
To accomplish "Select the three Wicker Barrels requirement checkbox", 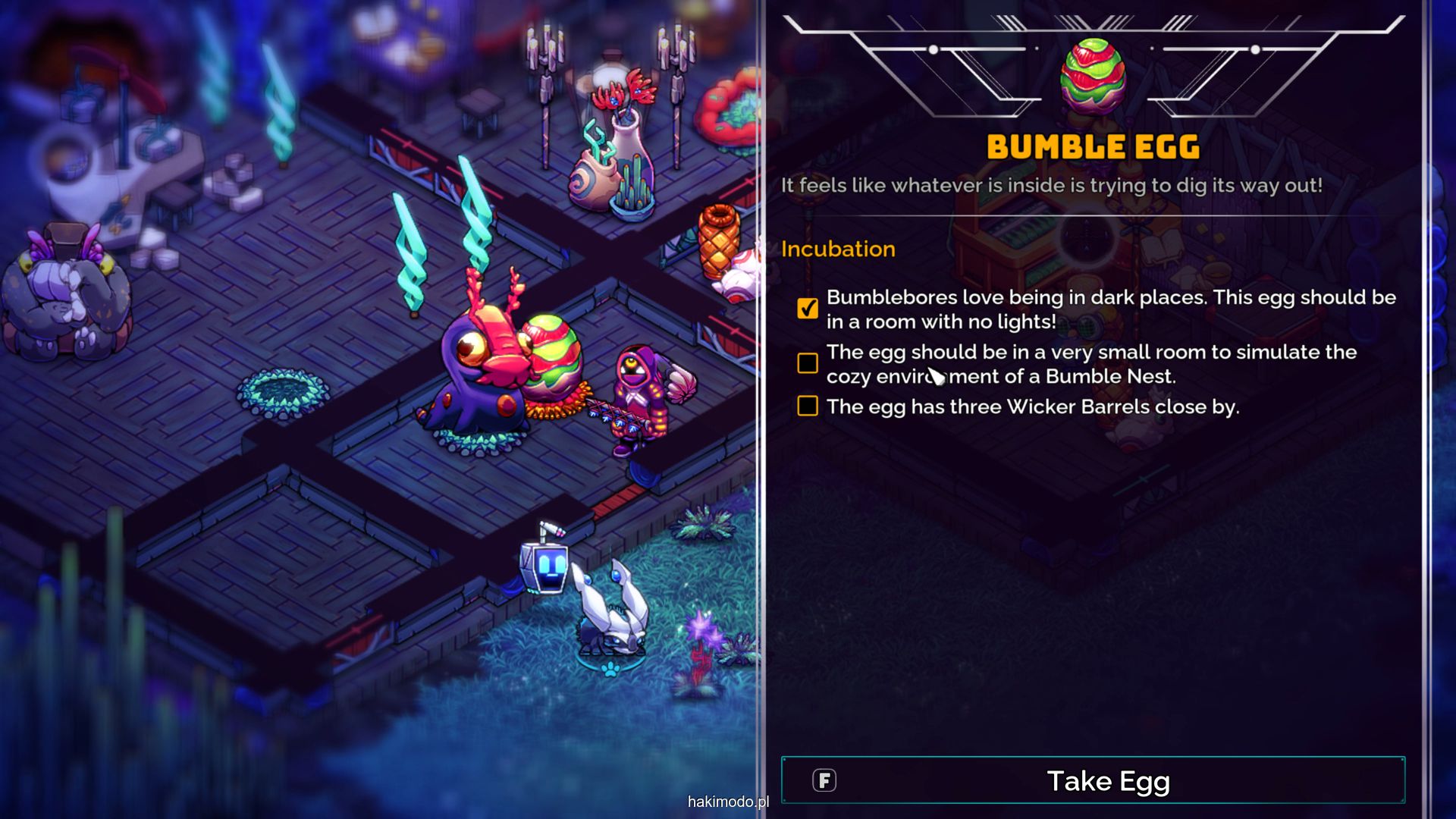I will click(808, 406).
